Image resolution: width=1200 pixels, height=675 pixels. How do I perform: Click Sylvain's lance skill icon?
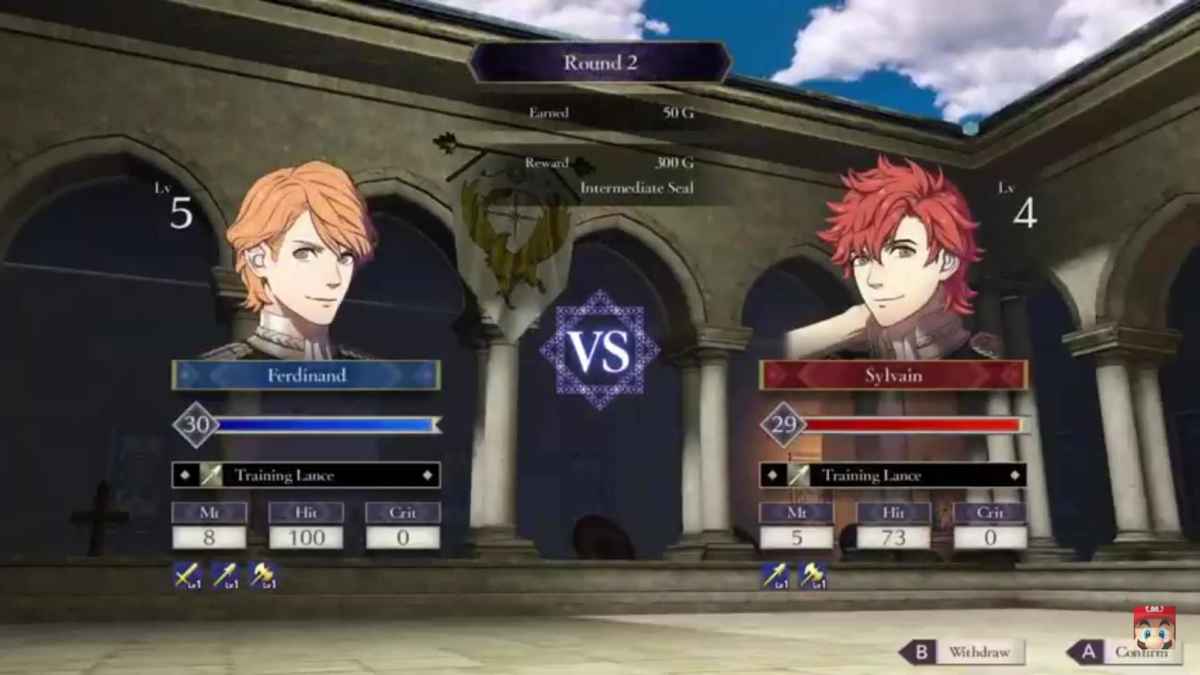point(774,575)
